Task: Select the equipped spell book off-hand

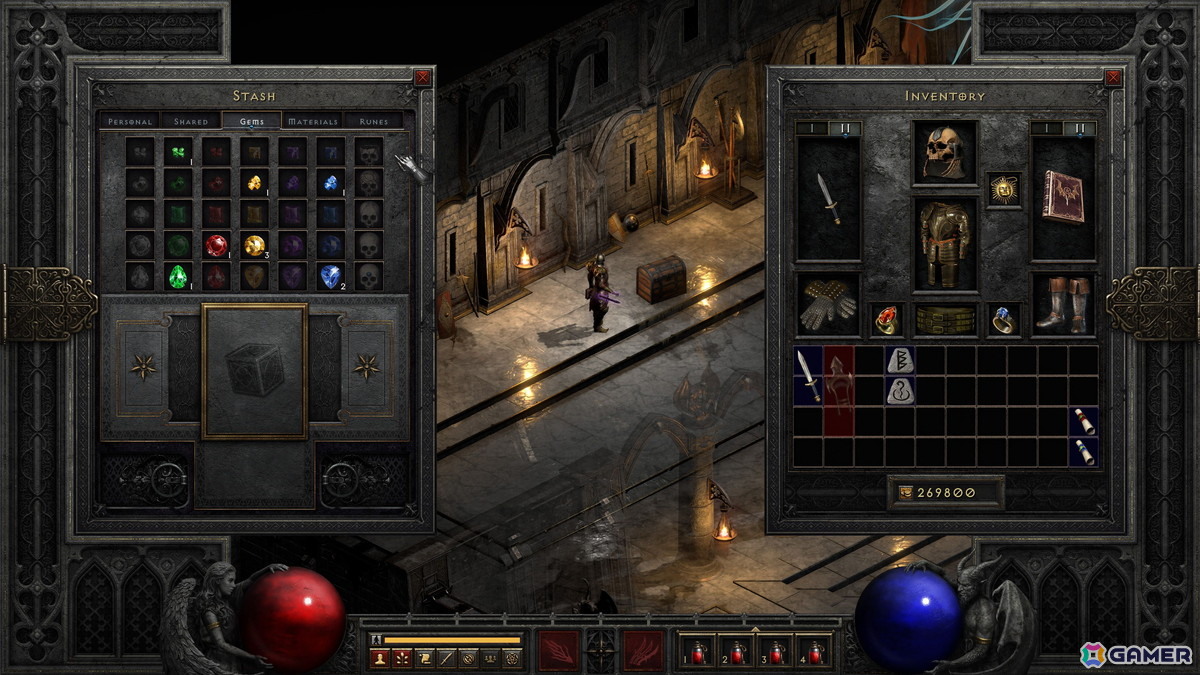Action: (1063, 197)
